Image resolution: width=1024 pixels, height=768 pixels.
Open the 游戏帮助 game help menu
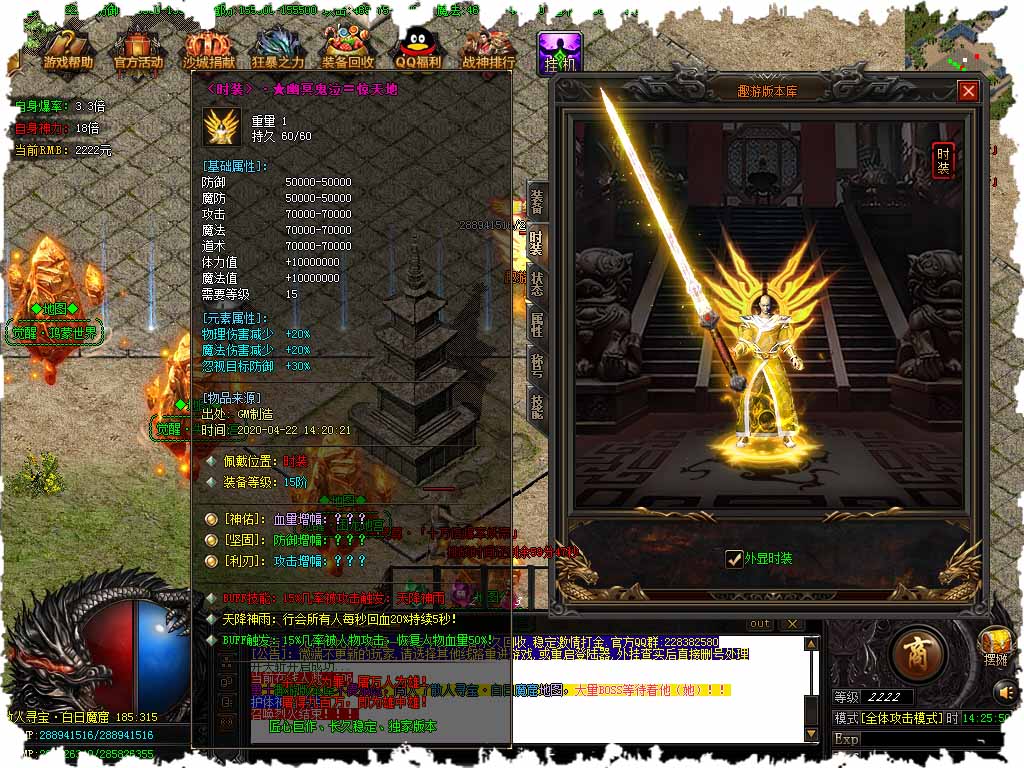pyautogui.click(x=68, y=47)
